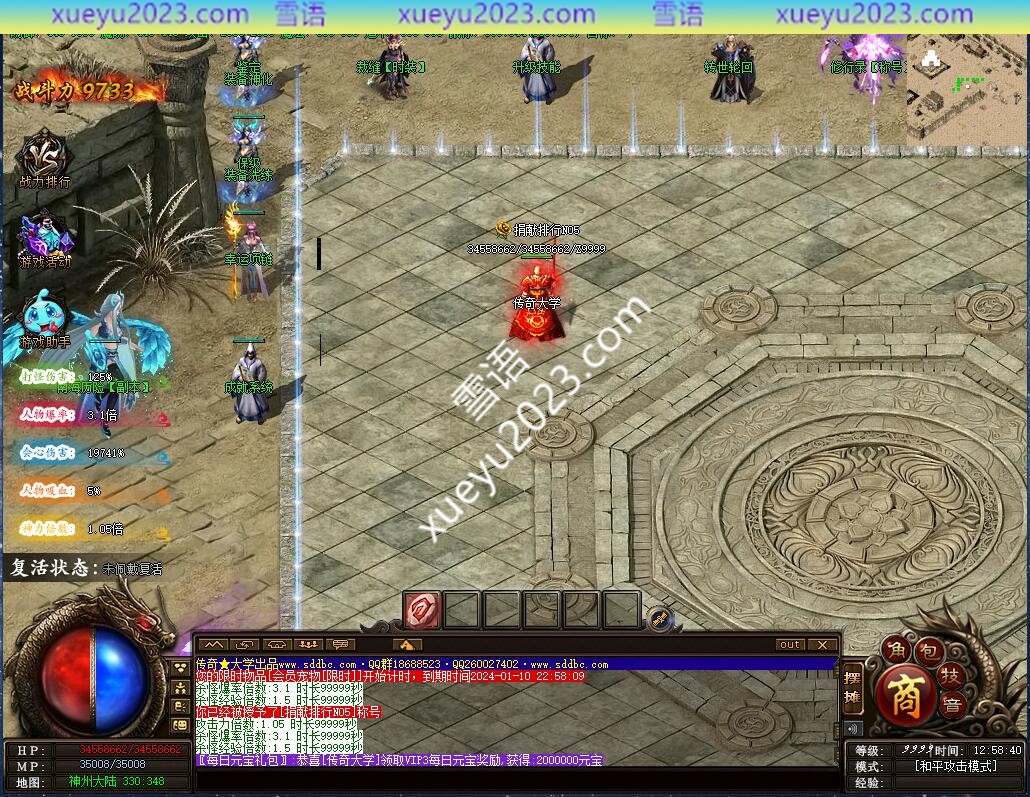Click the 摆摊 stall button
Screen dimensions: 1030x797
[x=852, y=687]
